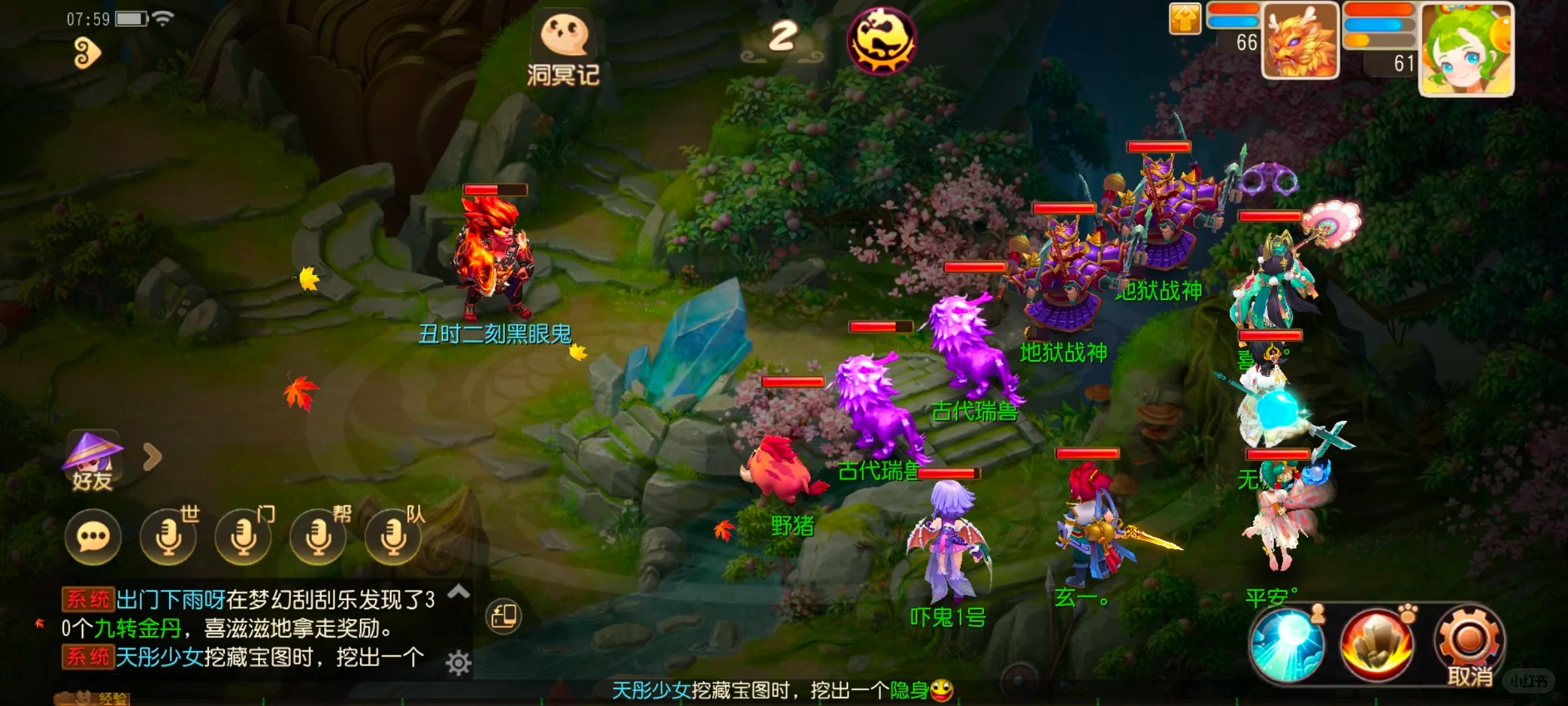
Task: Select the golden dragon pet portrait
Action: [1300, 41]
